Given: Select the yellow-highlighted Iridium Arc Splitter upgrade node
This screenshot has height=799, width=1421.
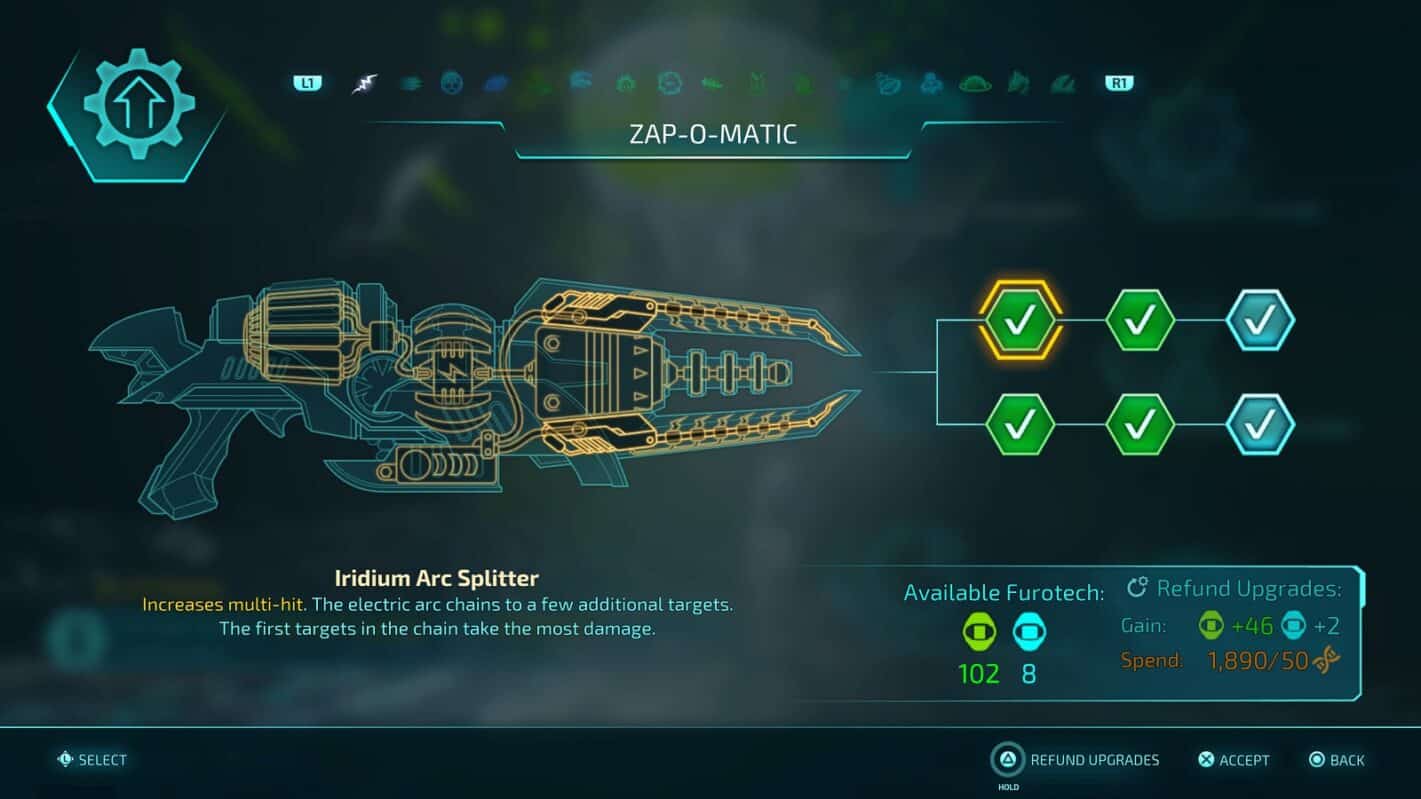Looking at the screenshot, I should (x=1020, y=320).
